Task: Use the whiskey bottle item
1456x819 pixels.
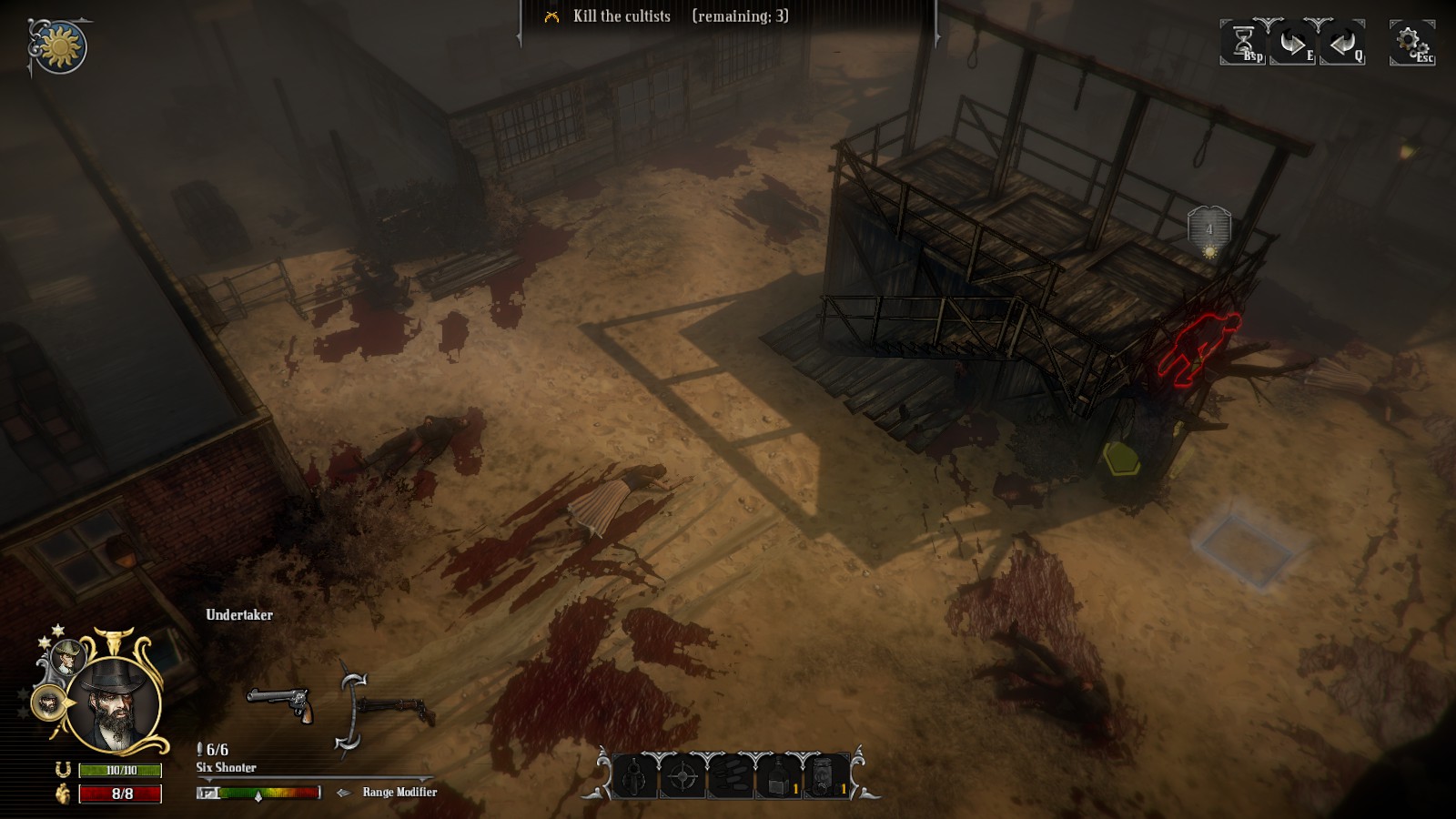Action: click(x=778, y=777)
